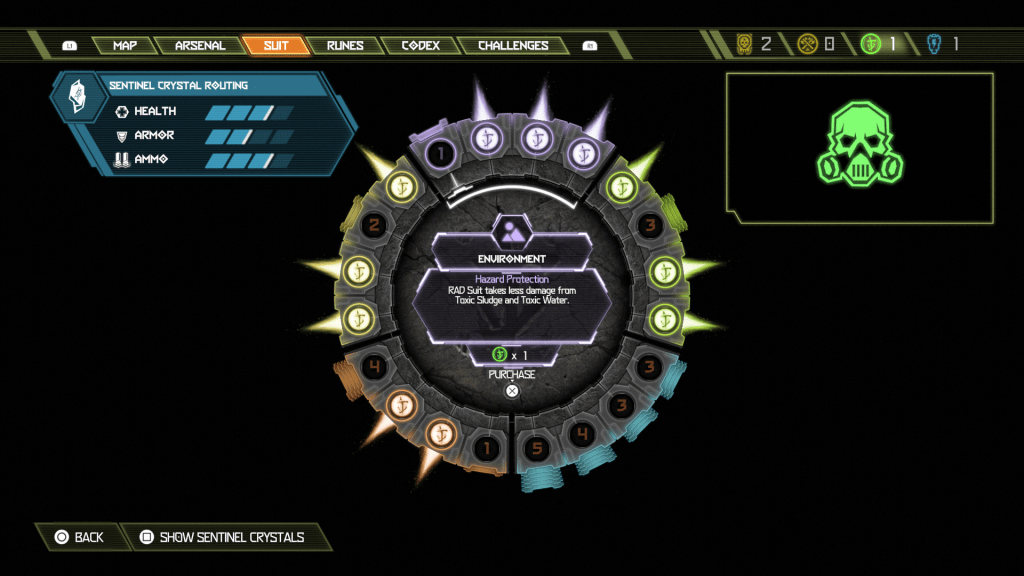Click the green gas mask skull preview

tap(859, 145)
